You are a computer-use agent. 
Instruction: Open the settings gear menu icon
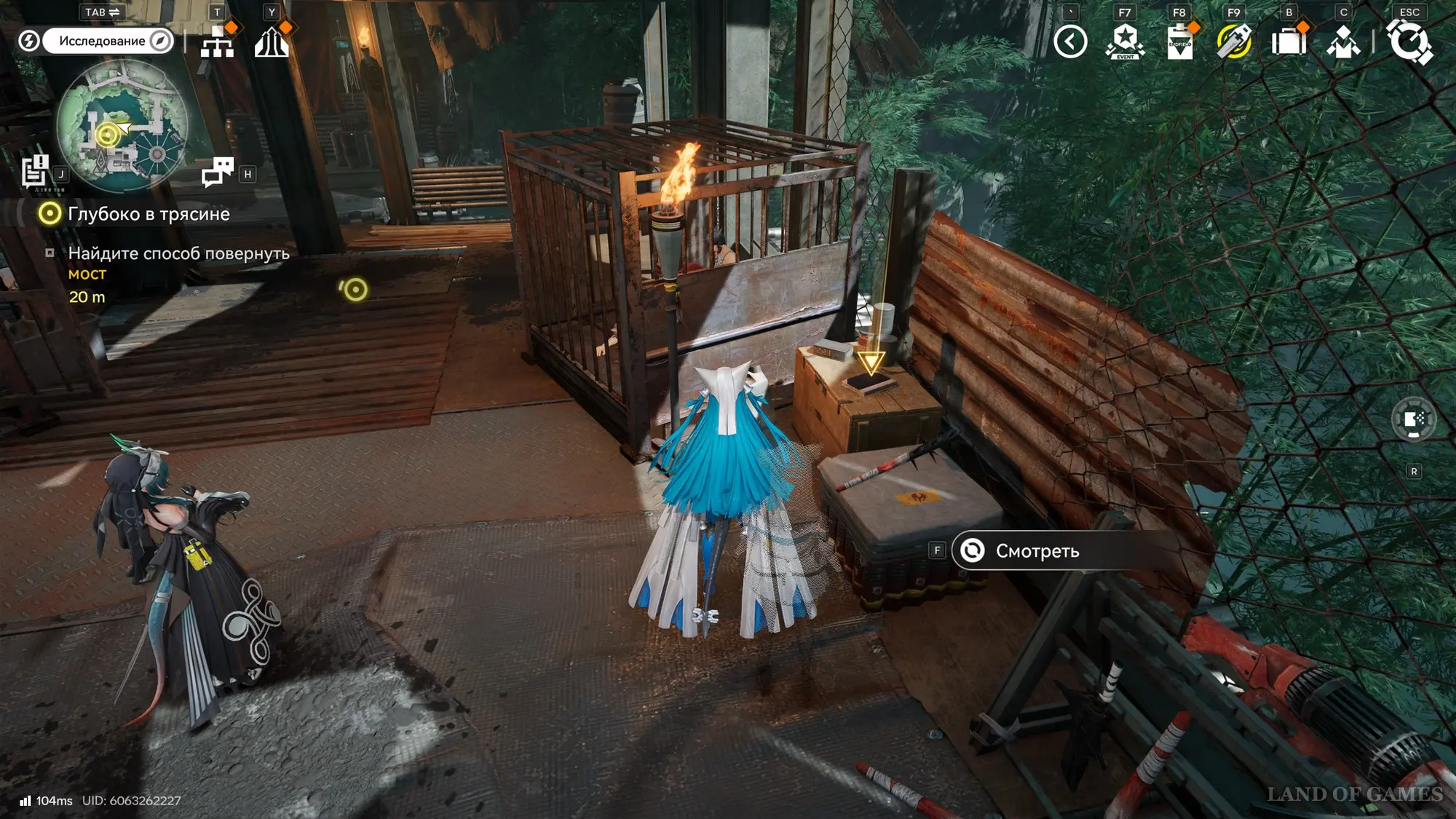[1409, 41]
